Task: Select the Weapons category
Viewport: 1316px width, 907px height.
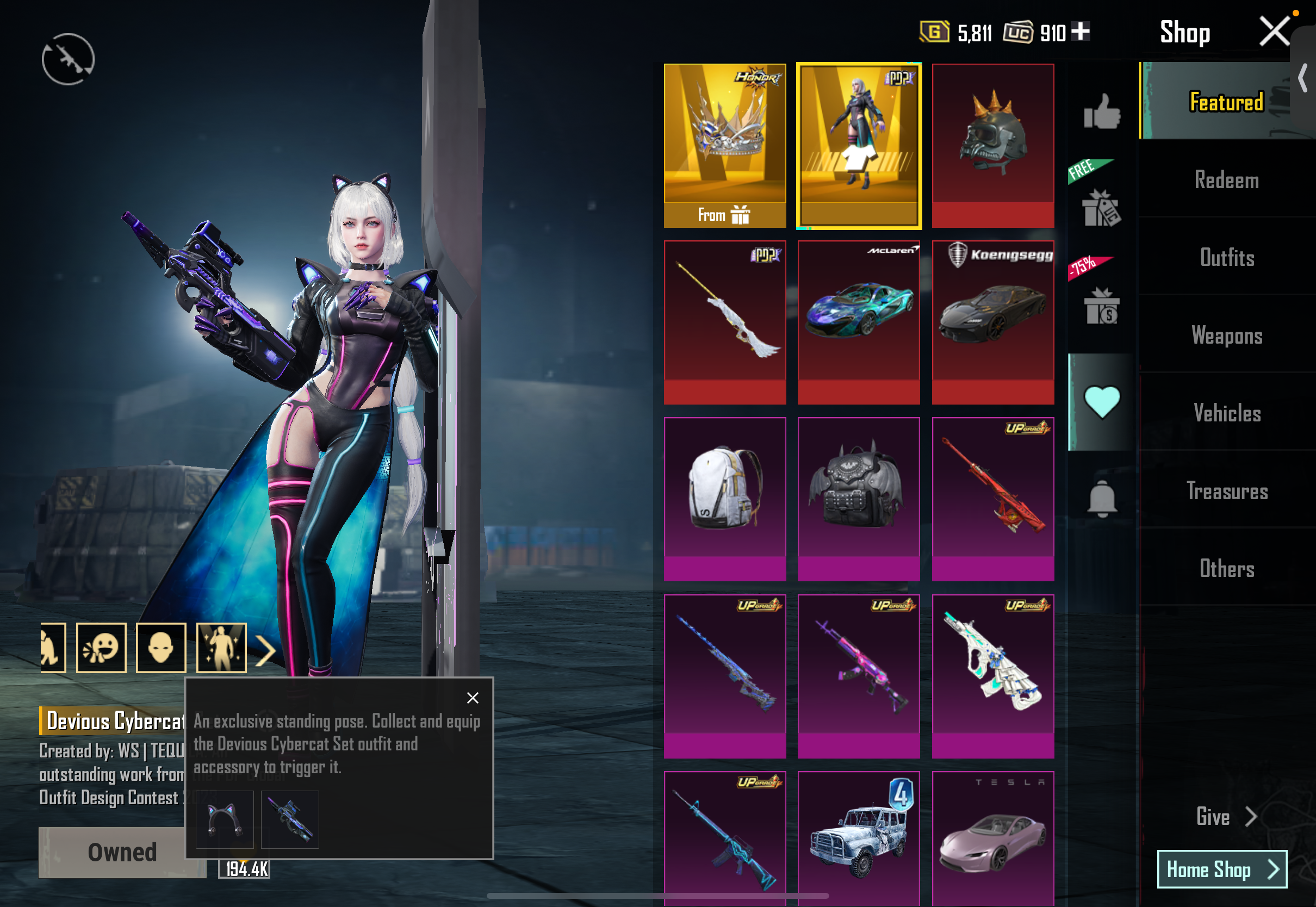Action: pyautogui.click(x=1226, y=336)
